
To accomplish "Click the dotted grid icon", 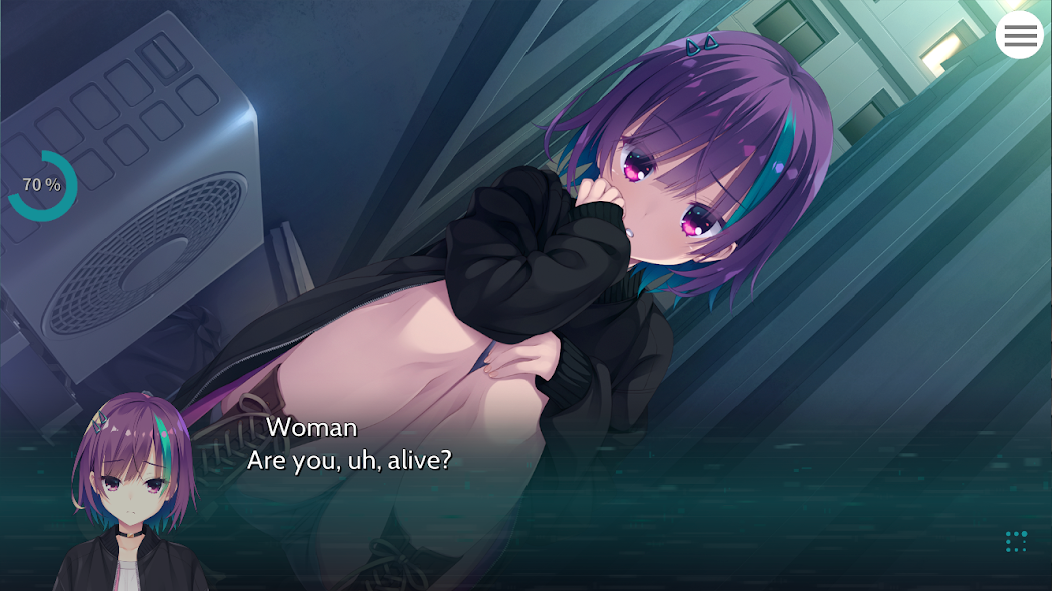I will click(1016, 541).
